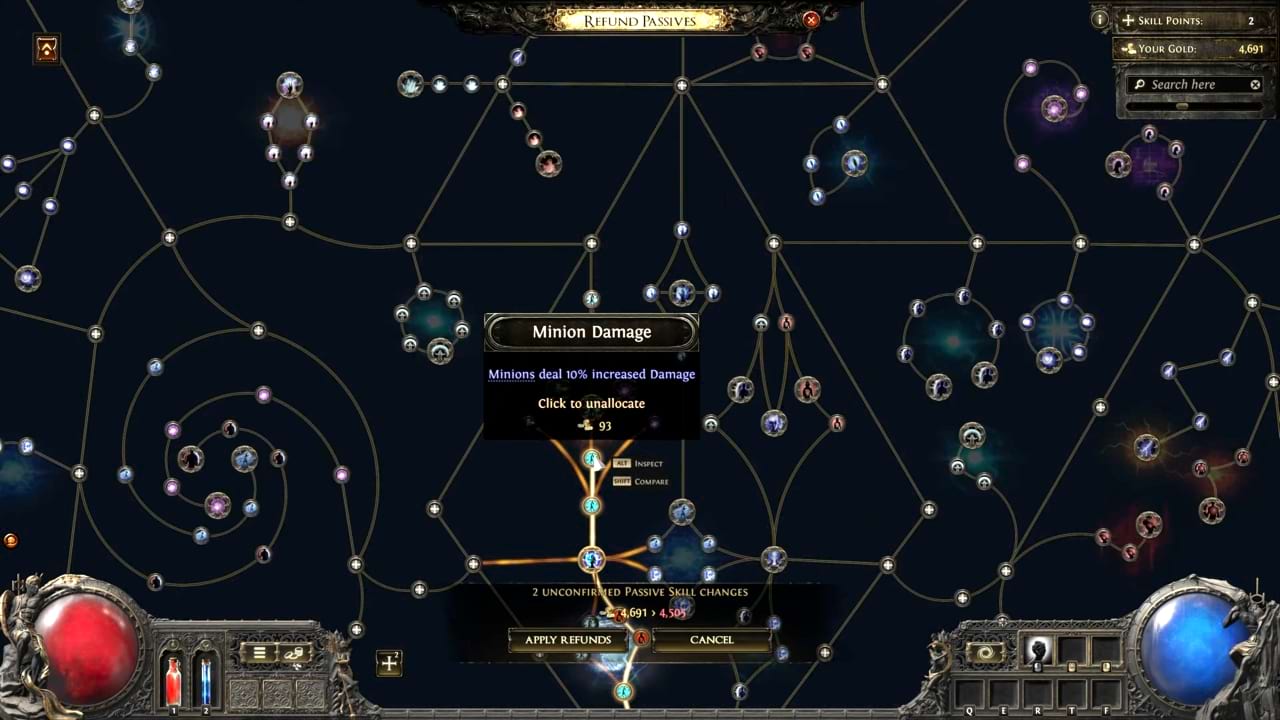Click the info icon beside Skill Points
Screen dimensions: 1280x720
tap(1099, 20)
